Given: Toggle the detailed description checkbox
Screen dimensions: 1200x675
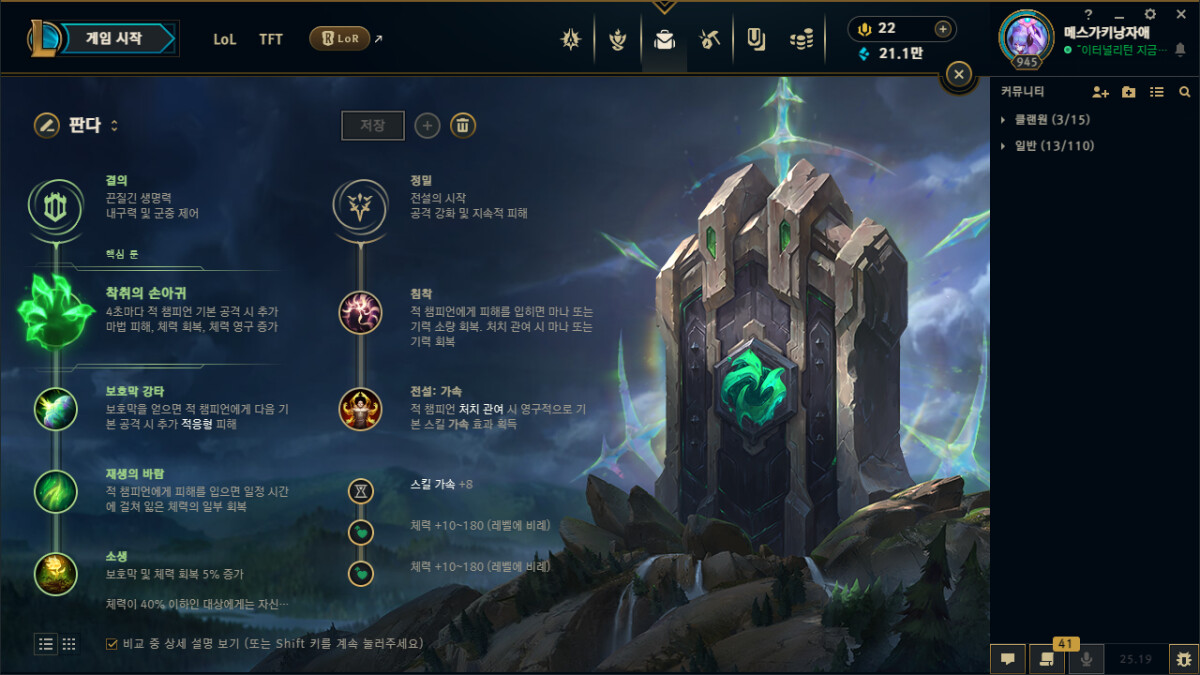Looking at the screenshot, I should click(x=111, y=644).
